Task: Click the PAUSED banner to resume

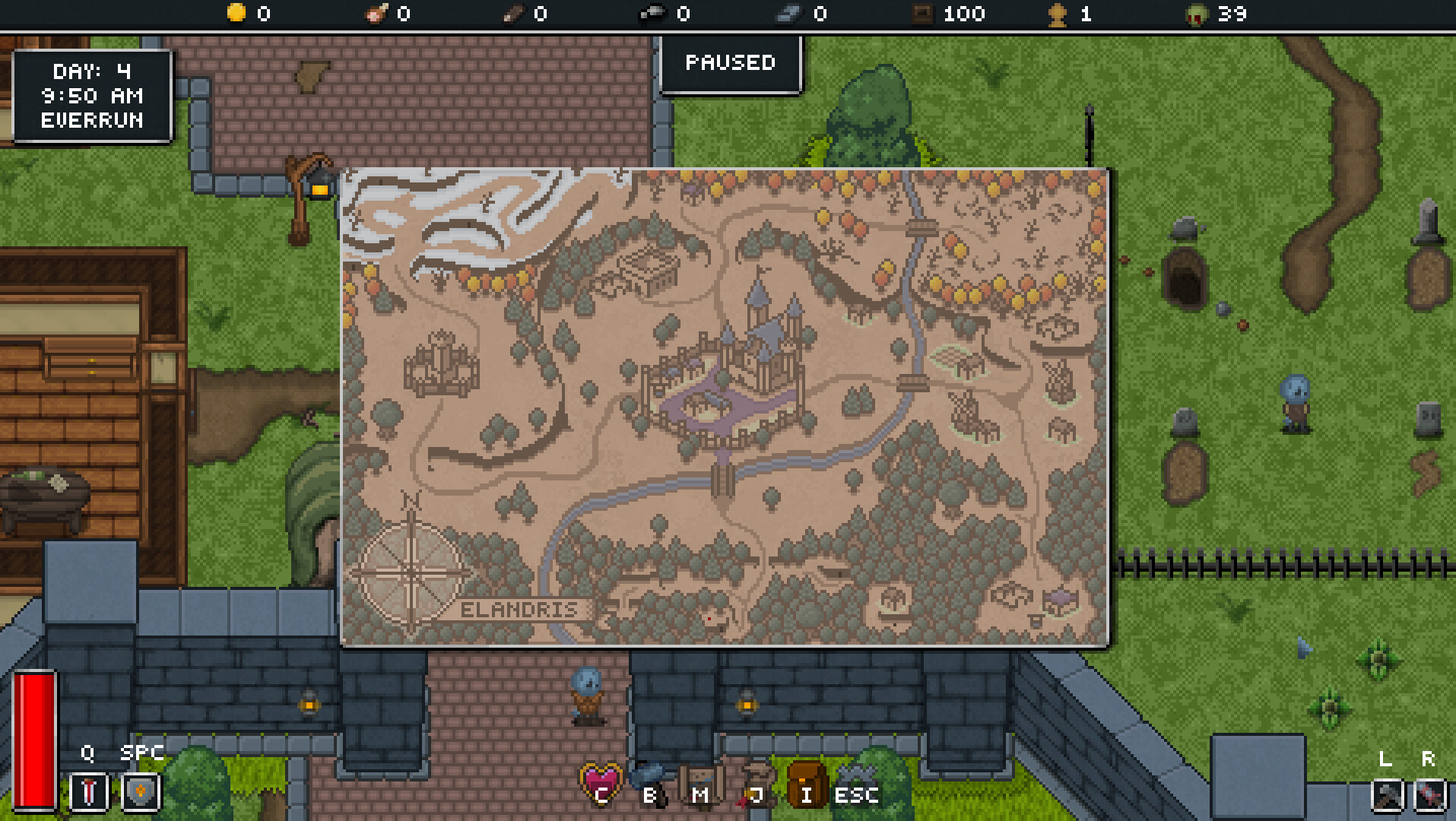Action: click(x=731, y=64)
